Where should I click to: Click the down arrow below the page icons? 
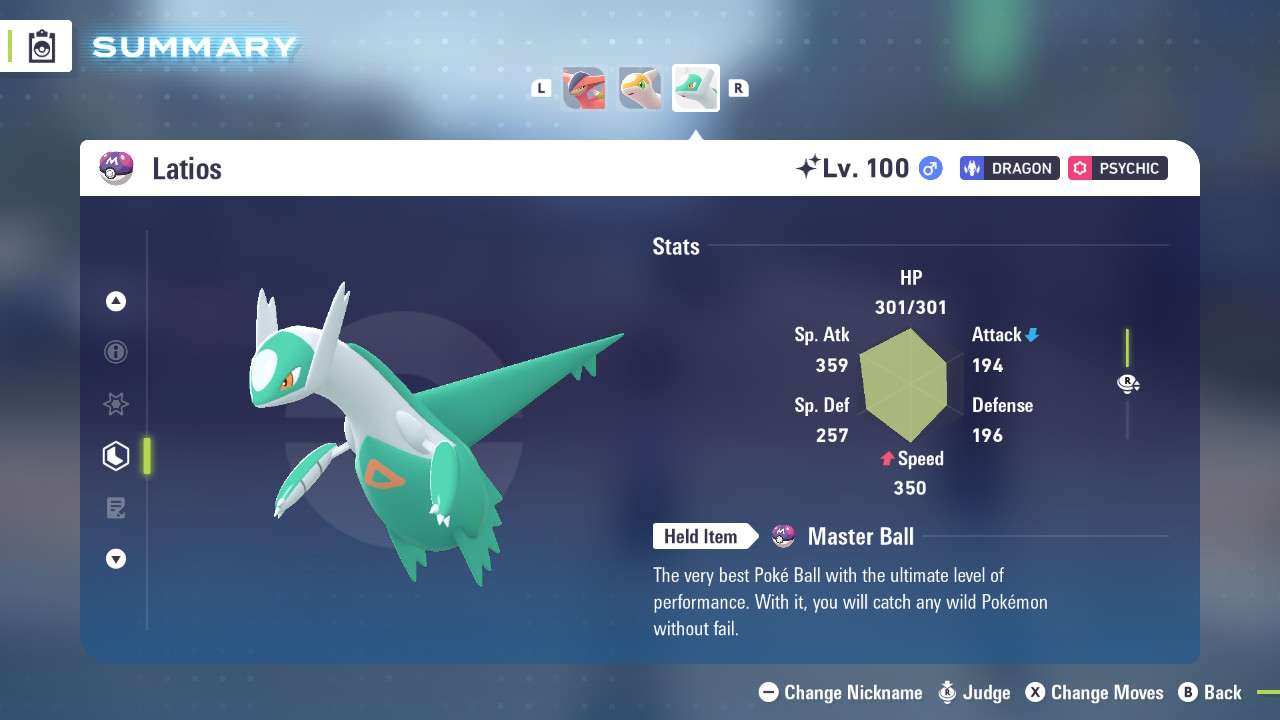(116, 559)
